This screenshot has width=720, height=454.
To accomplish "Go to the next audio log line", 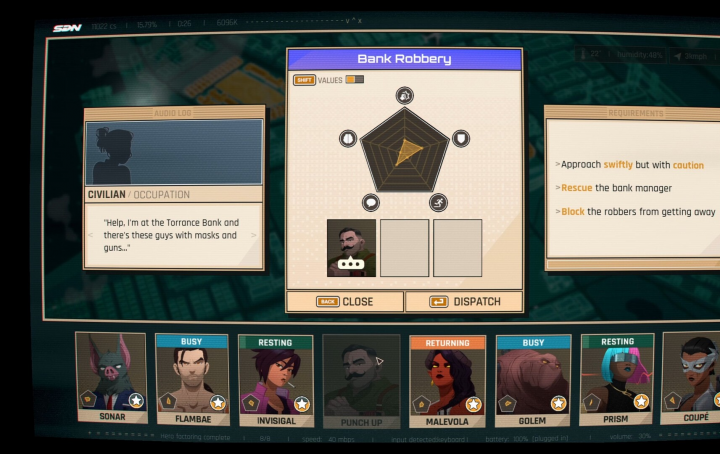I will [x=253, y=235].
